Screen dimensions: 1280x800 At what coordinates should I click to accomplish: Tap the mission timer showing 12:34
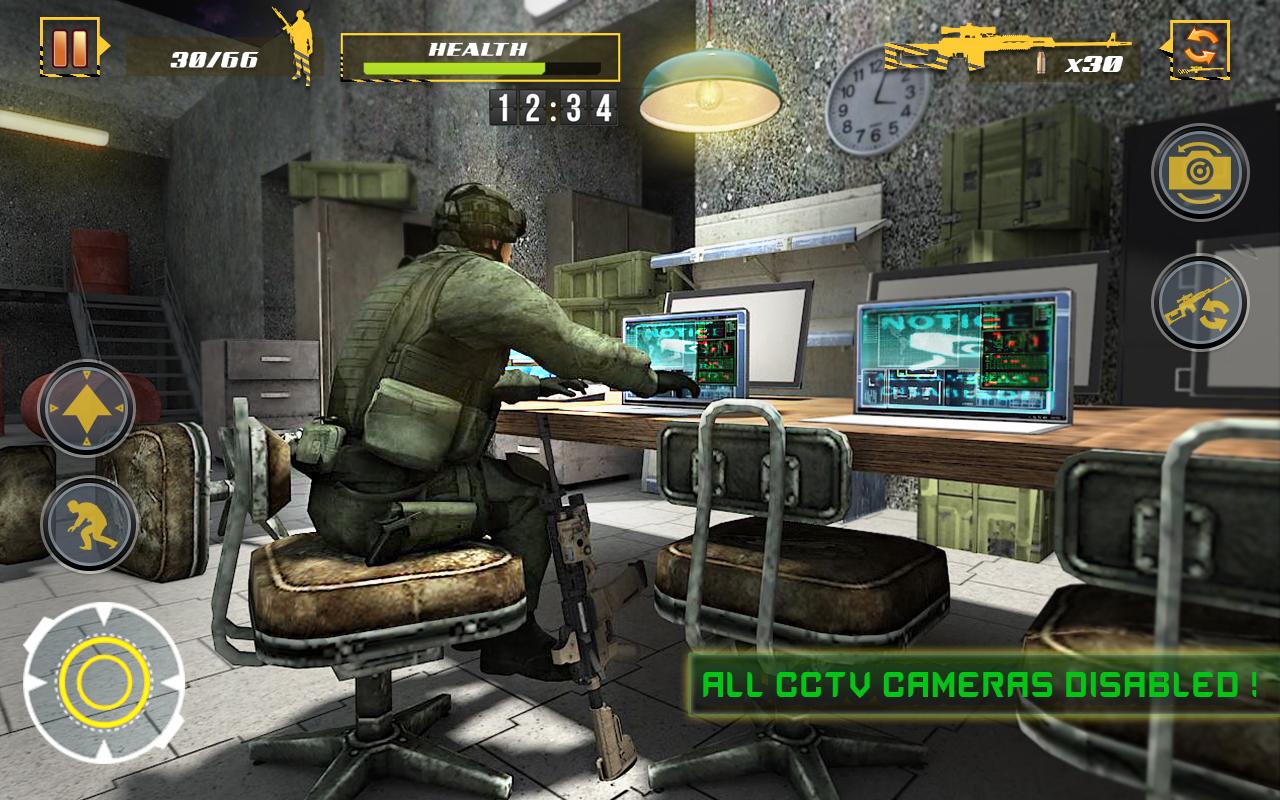tap(552, 103)
